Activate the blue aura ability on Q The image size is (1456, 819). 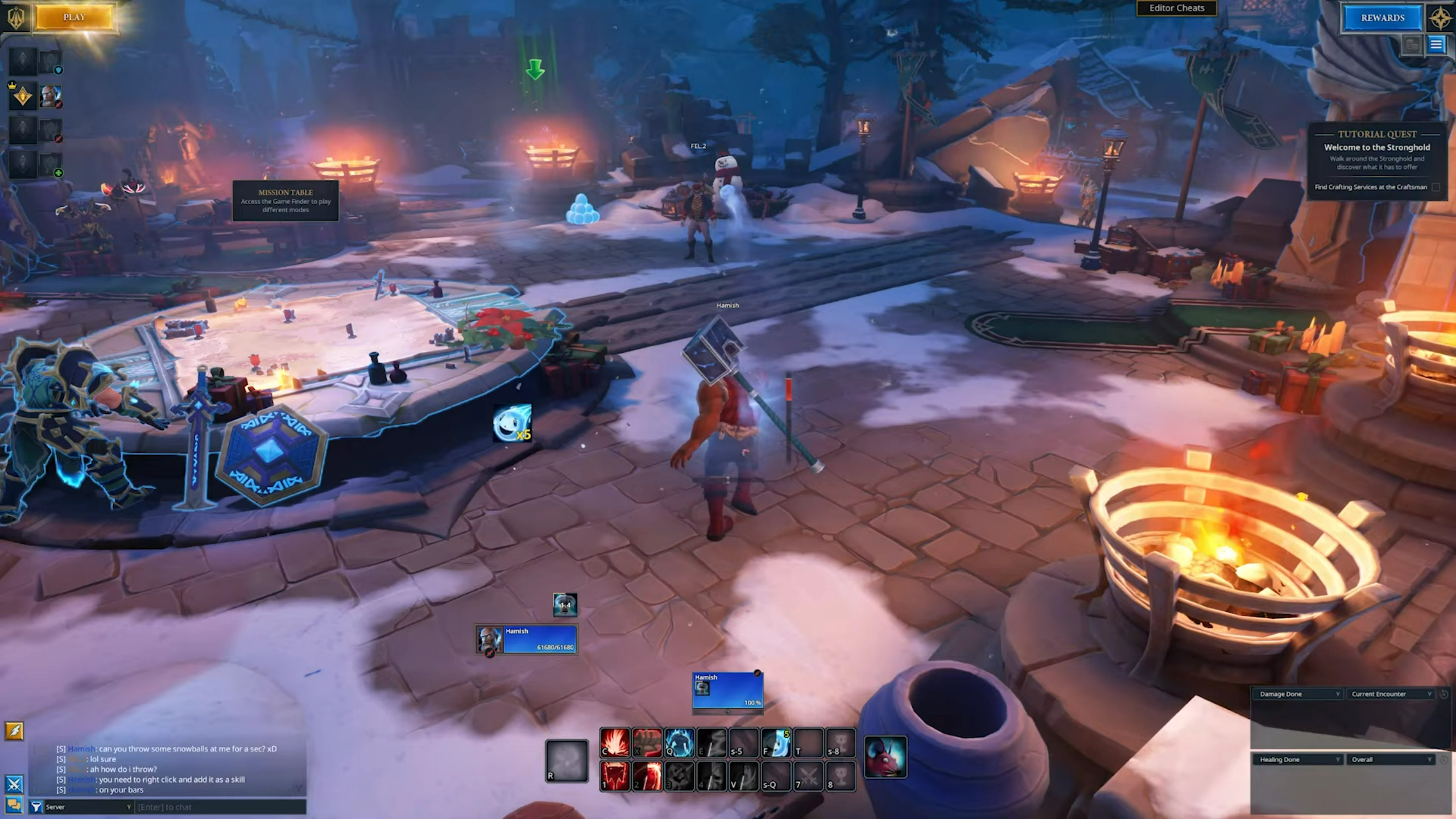(x=679, y=743)
